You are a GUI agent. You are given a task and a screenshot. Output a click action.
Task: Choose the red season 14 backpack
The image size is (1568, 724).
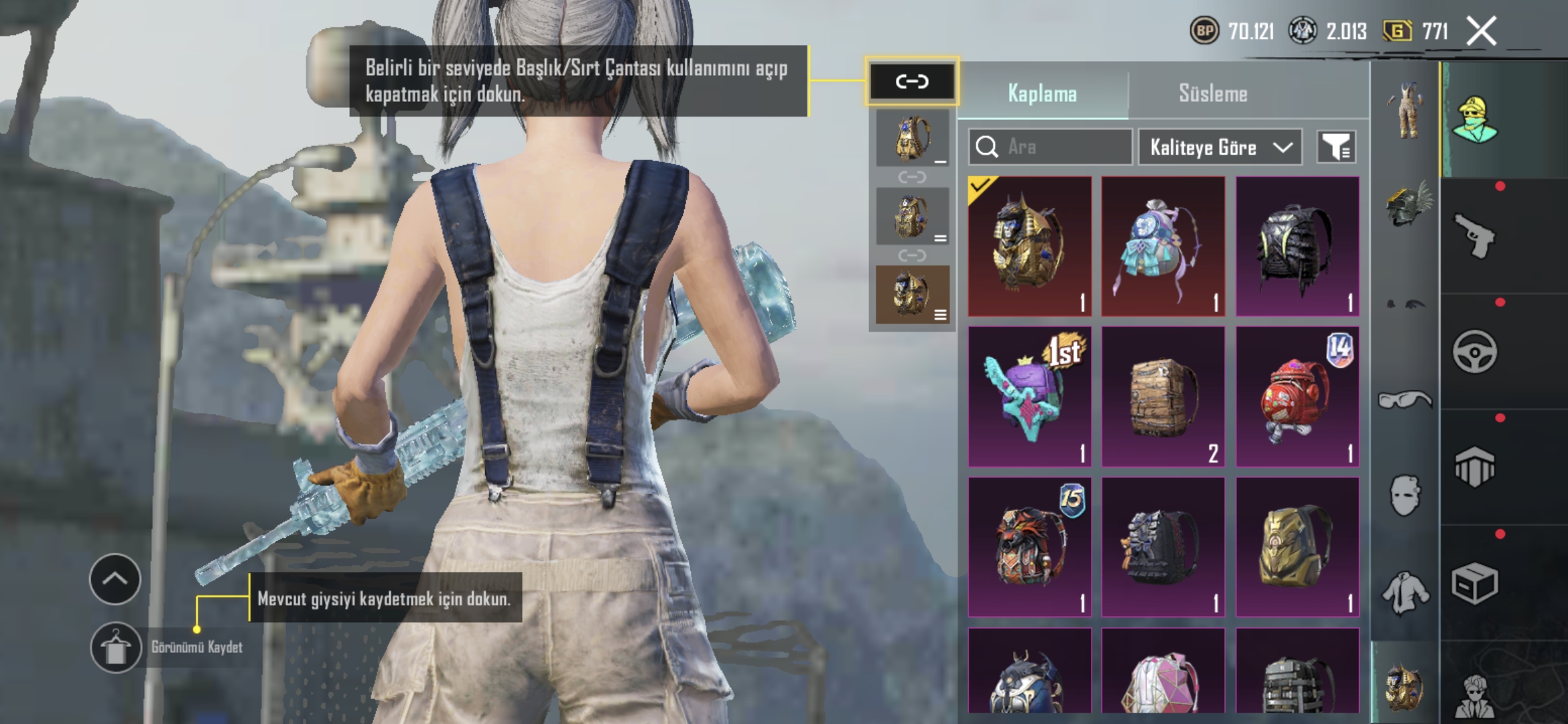tap(1297, 397)
